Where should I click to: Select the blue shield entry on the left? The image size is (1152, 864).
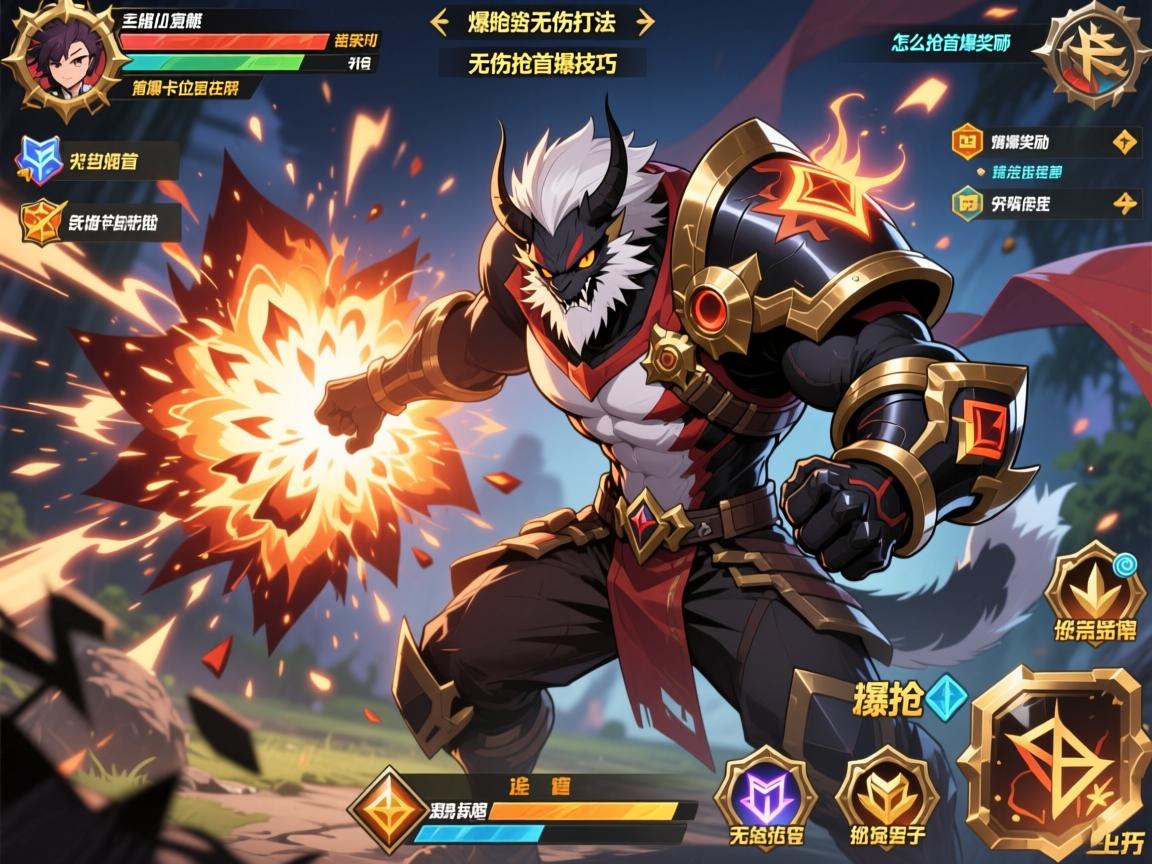[x=42, y=161]
